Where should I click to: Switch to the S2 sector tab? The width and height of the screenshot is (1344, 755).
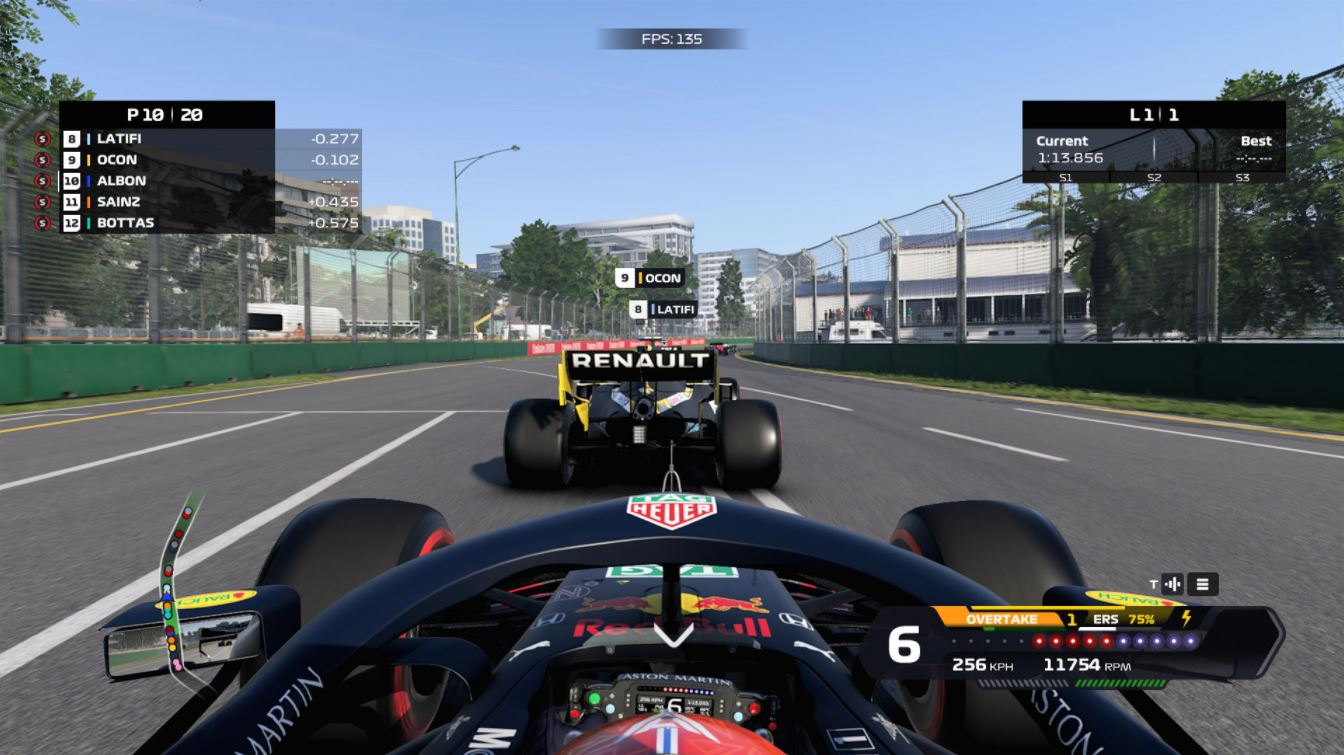1155,177
